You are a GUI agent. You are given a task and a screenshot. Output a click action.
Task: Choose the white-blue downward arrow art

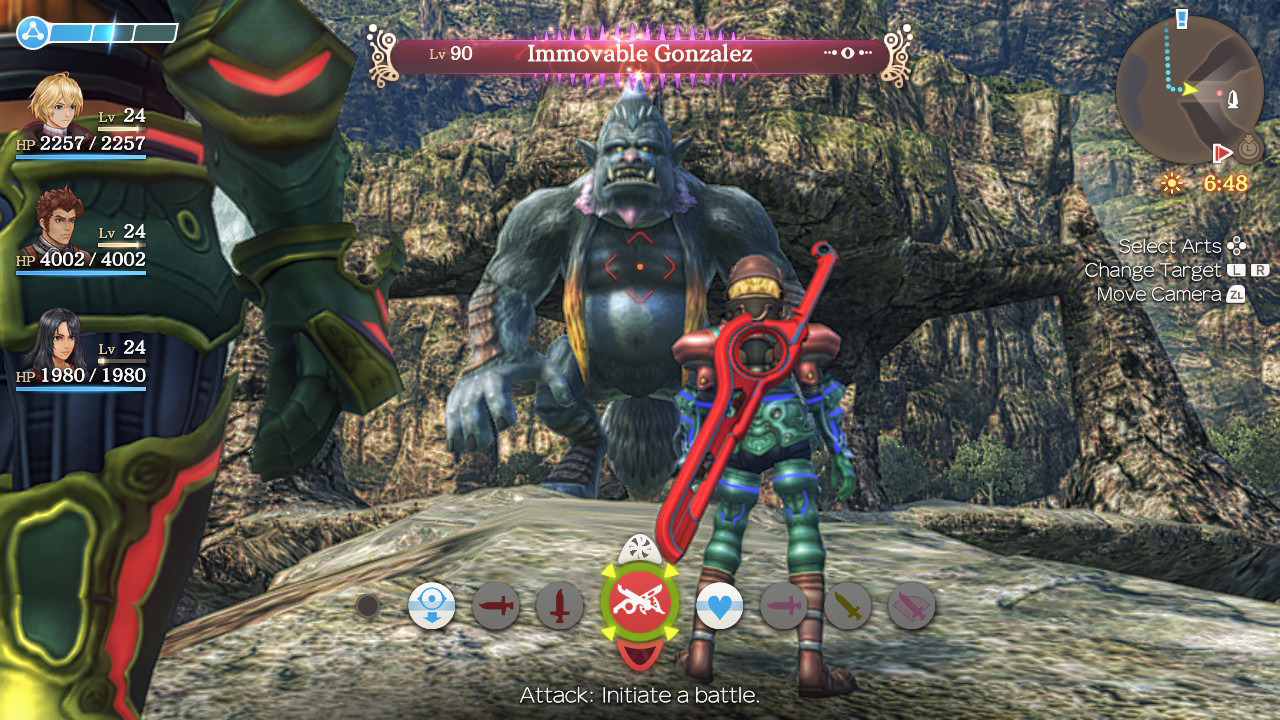[431, 605]
